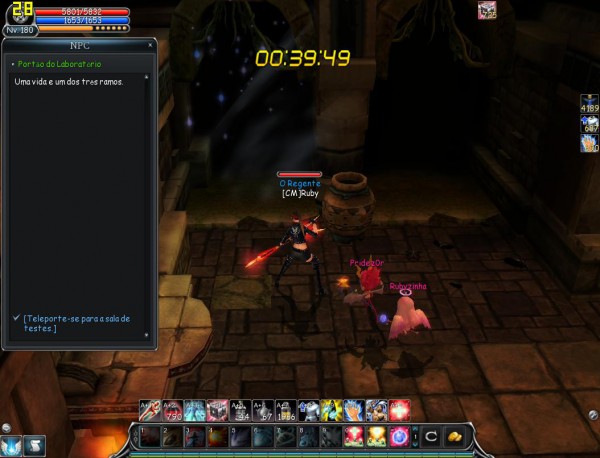Use the blue orb skill on the hotbar
The height and width of the screenshot is (458, 600).
[399, 436]
